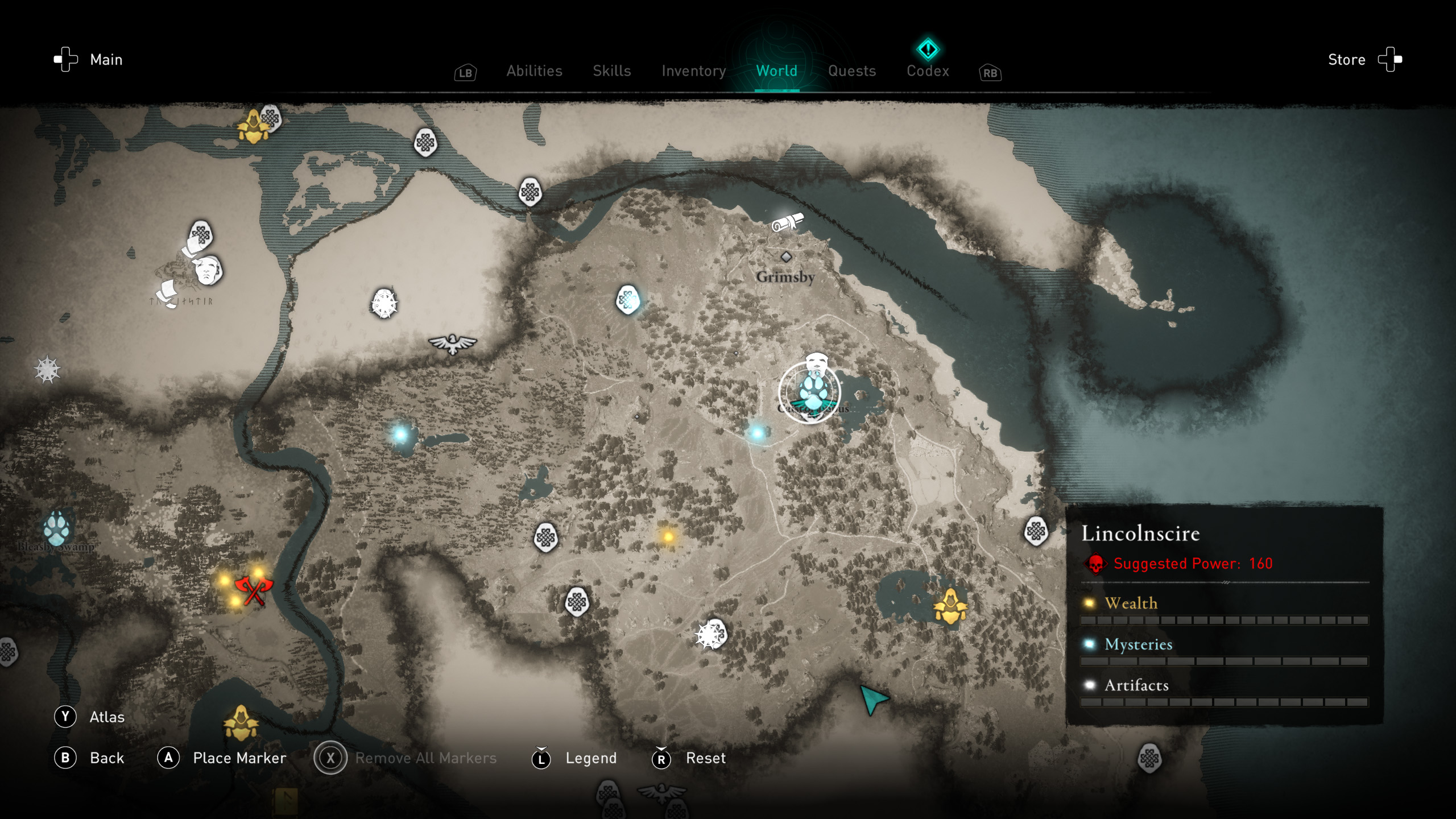
Task: Open the Inventory tab
Action: point(693,71)
